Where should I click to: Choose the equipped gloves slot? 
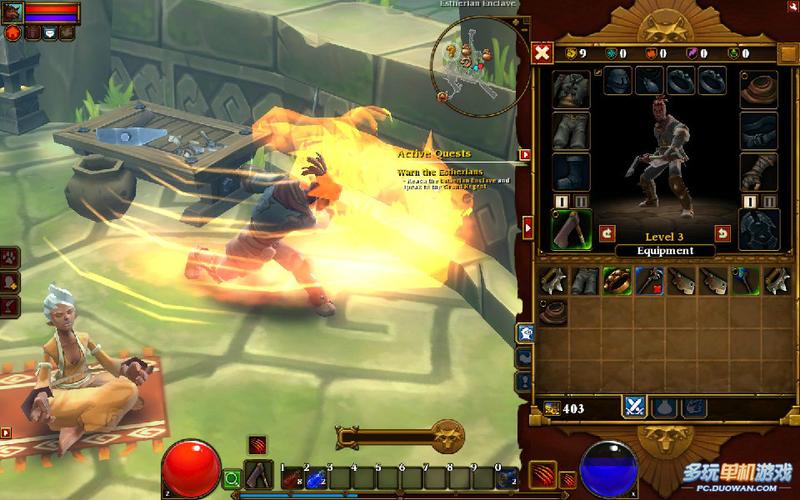point(758,171)
